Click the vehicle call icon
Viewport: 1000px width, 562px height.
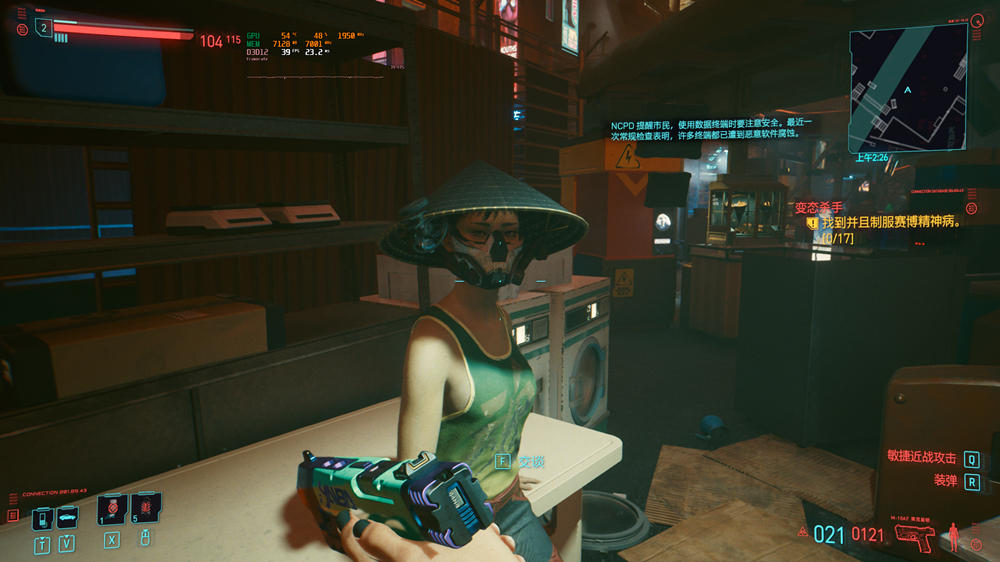coord(67,518)
